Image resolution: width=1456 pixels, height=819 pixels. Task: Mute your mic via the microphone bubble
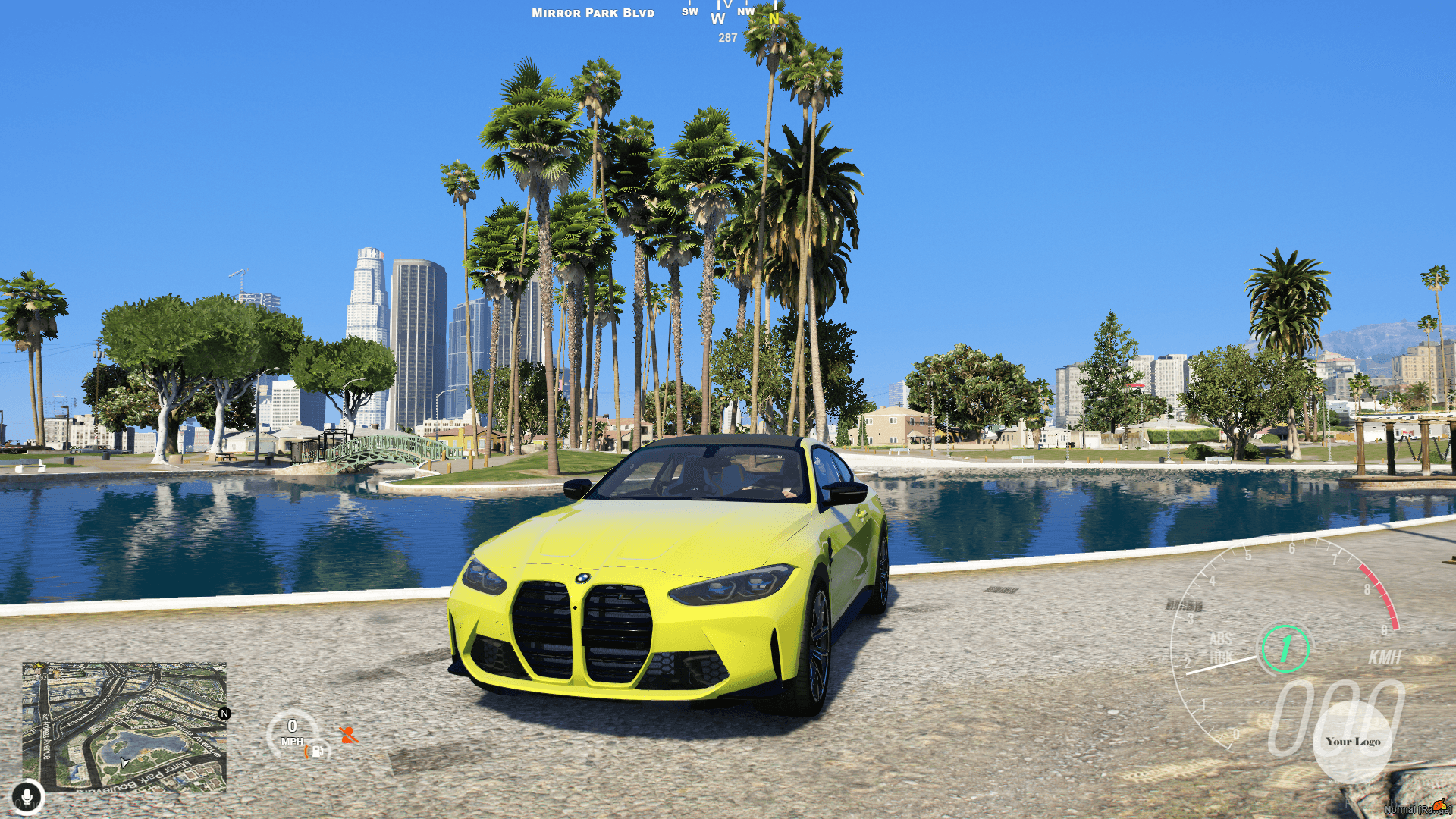point(27,795)
